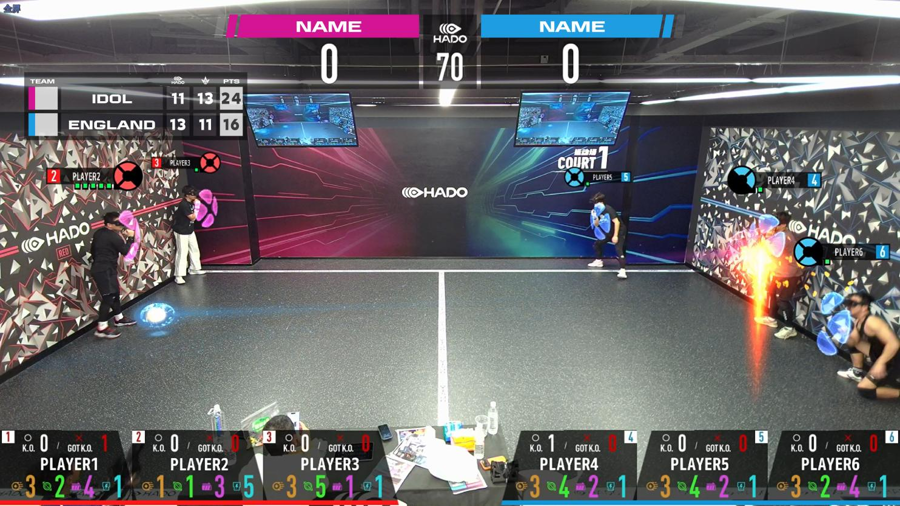Choose the IDOL team row in standings
This screenshot has height=506, width=900.
point(135,99)
